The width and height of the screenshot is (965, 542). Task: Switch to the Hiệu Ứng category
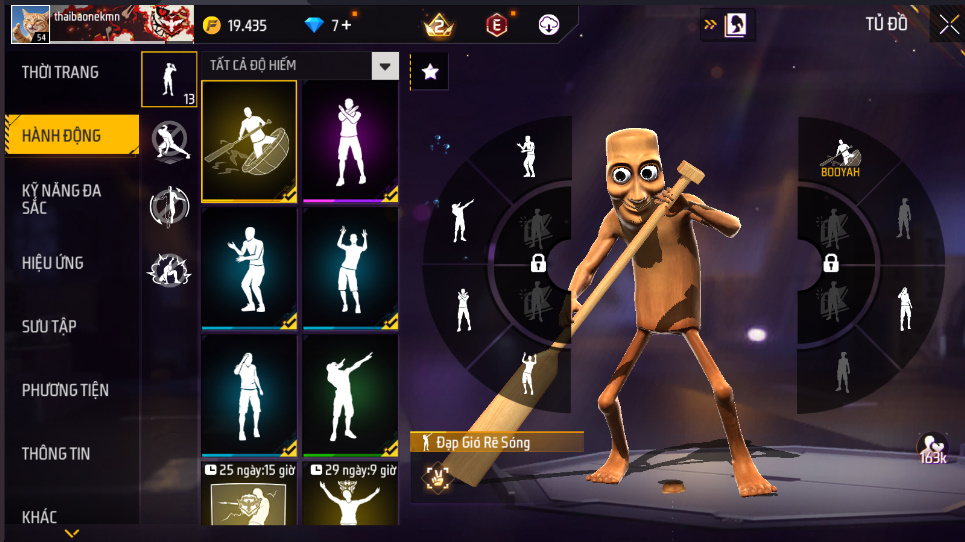tap(53, 263)
